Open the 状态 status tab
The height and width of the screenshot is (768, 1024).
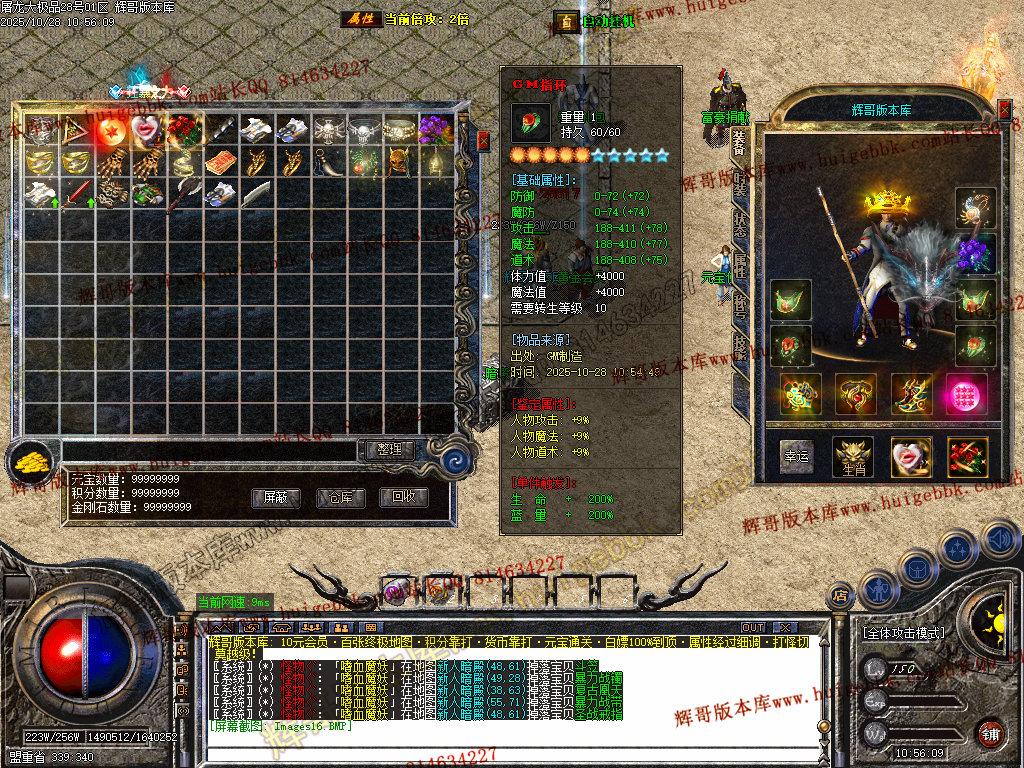[x=740, y=222]
